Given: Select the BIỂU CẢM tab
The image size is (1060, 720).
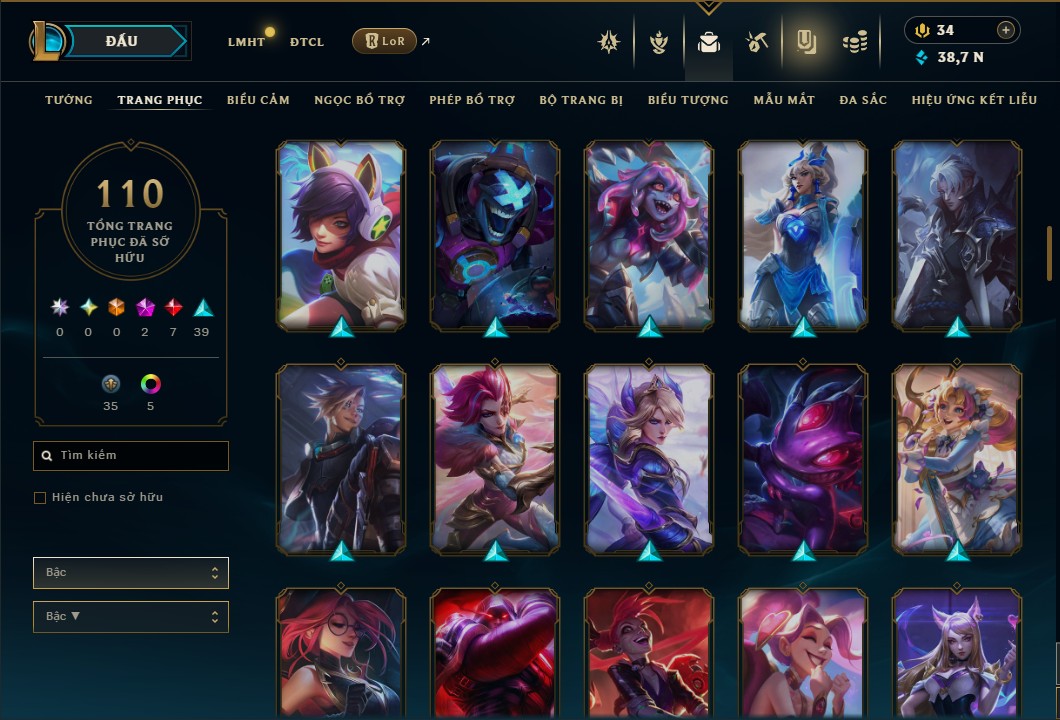Looking at the screenshot, I should pos(258,100).
